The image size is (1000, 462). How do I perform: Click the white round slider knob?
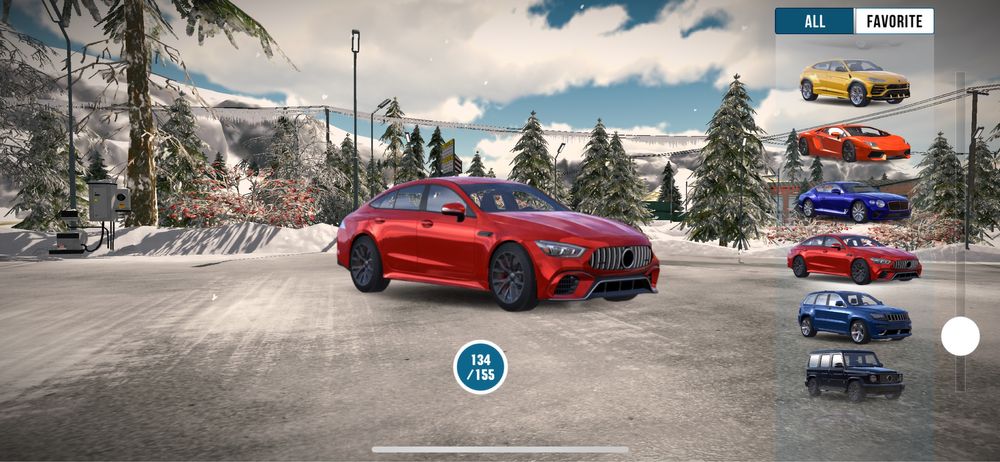point(960,336)
